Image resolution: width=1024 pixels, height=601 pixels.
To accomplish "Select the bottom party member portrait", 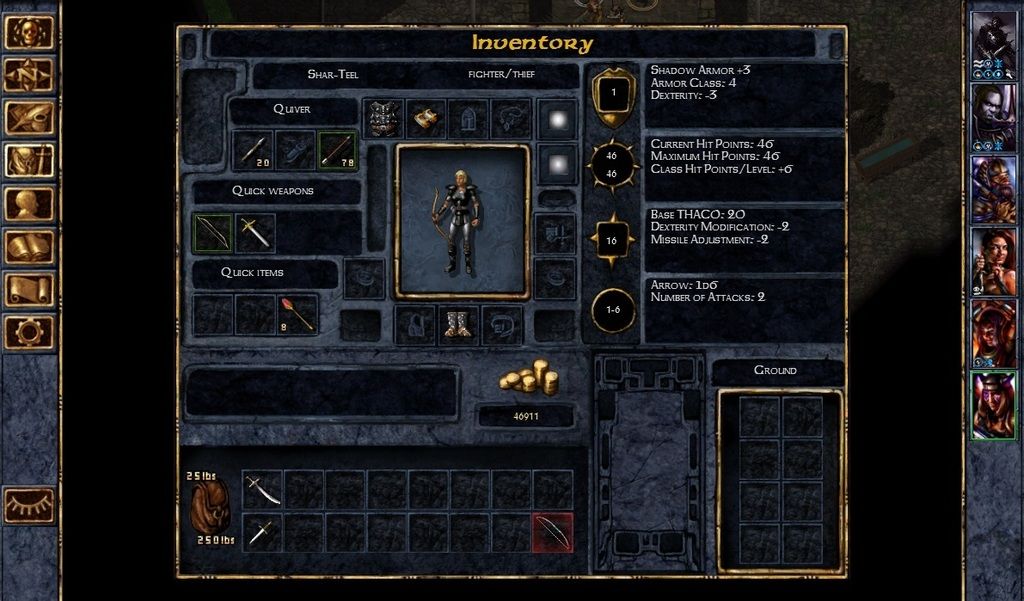I will tap(993, 405).
